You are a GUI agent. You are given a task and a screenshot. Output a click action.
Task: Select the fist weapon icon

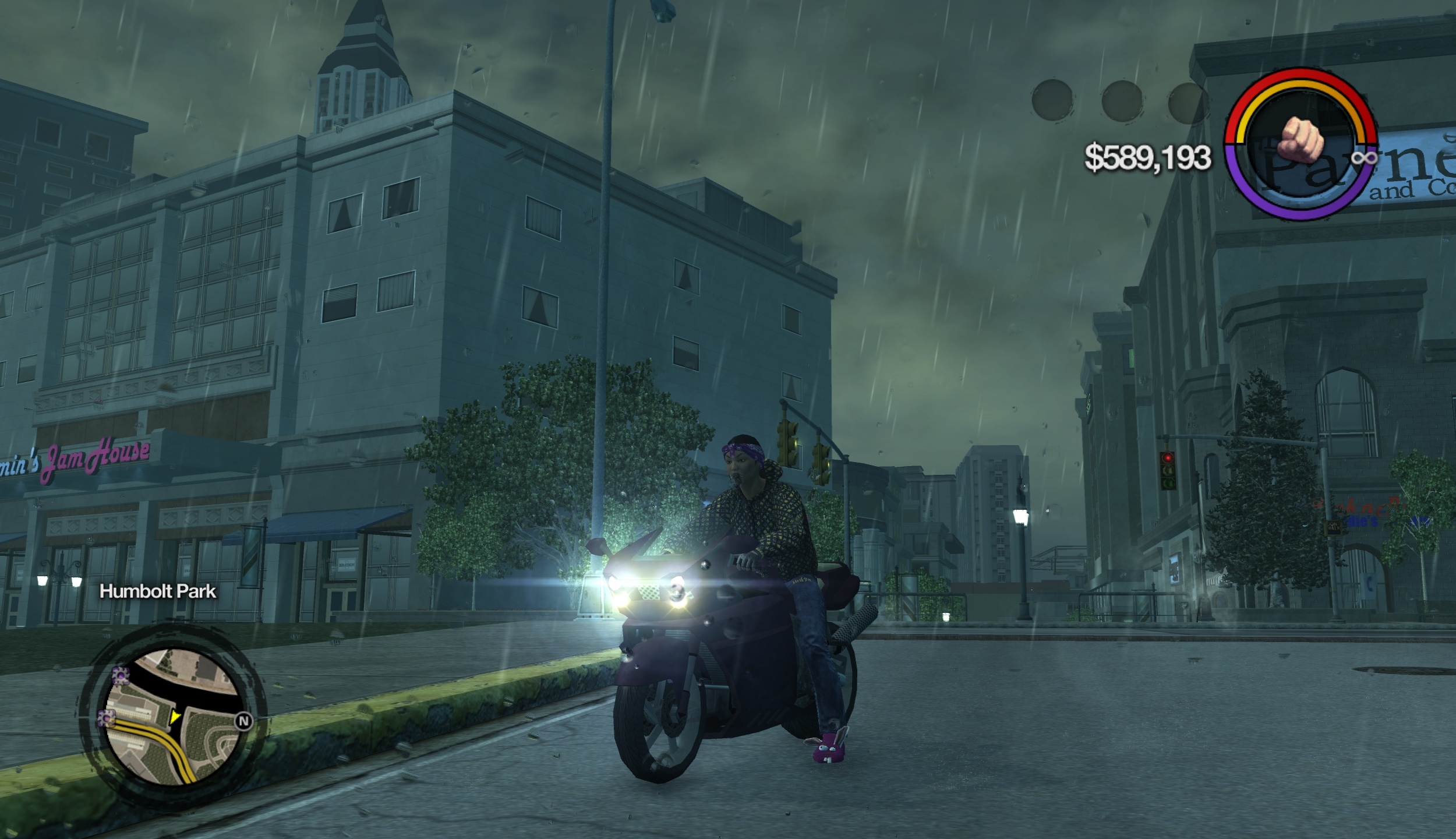(1300, 142)
